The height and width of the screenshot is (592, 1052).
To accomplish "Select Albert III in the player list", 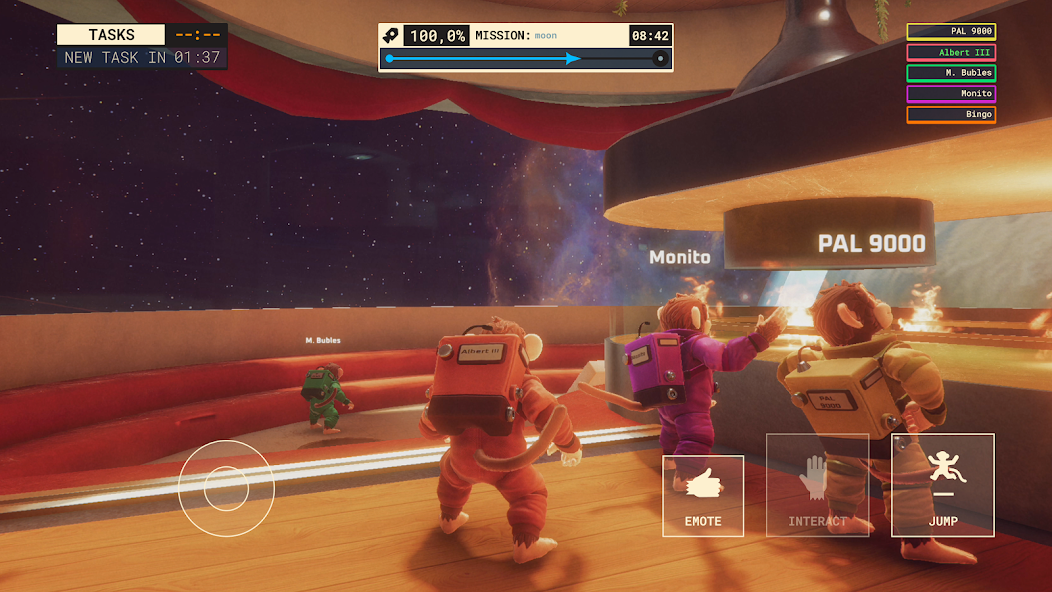I will (x=951, y=53).
